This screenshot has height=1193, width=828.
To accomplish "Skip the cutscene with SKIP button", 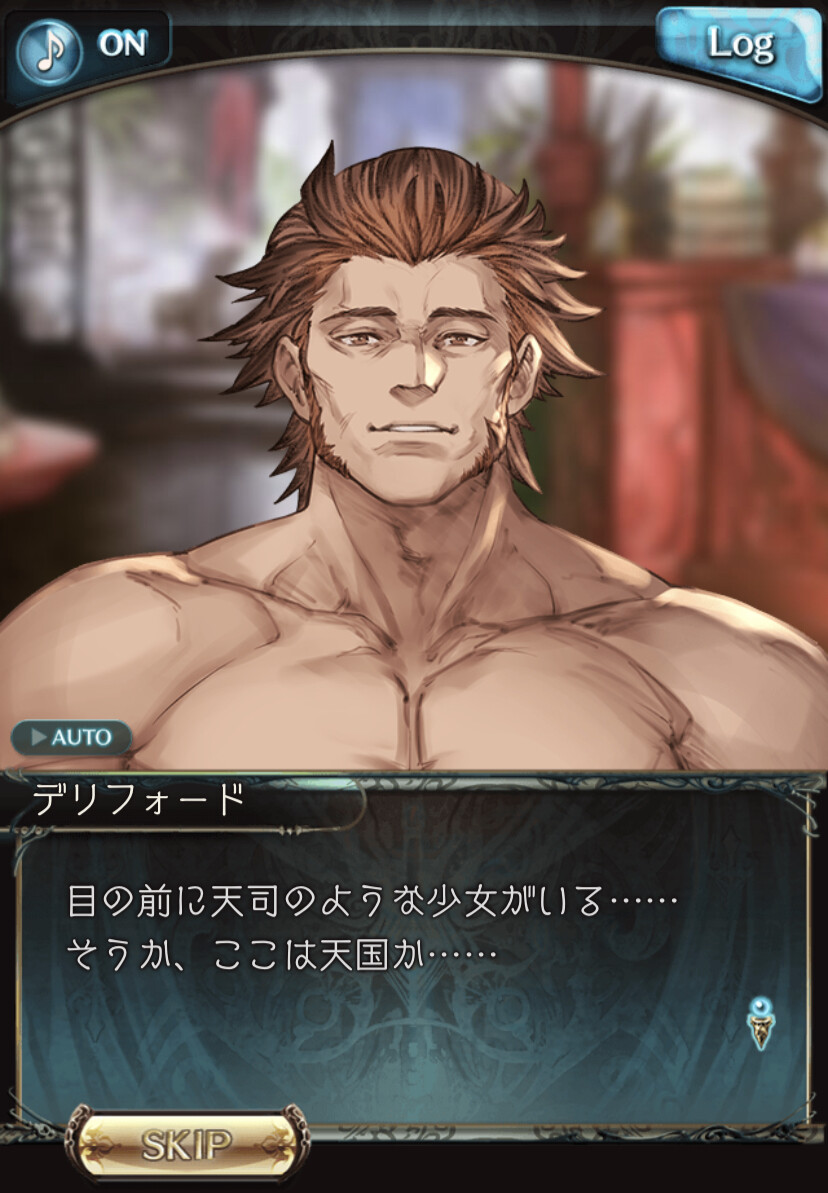I will click(186, 1144).
